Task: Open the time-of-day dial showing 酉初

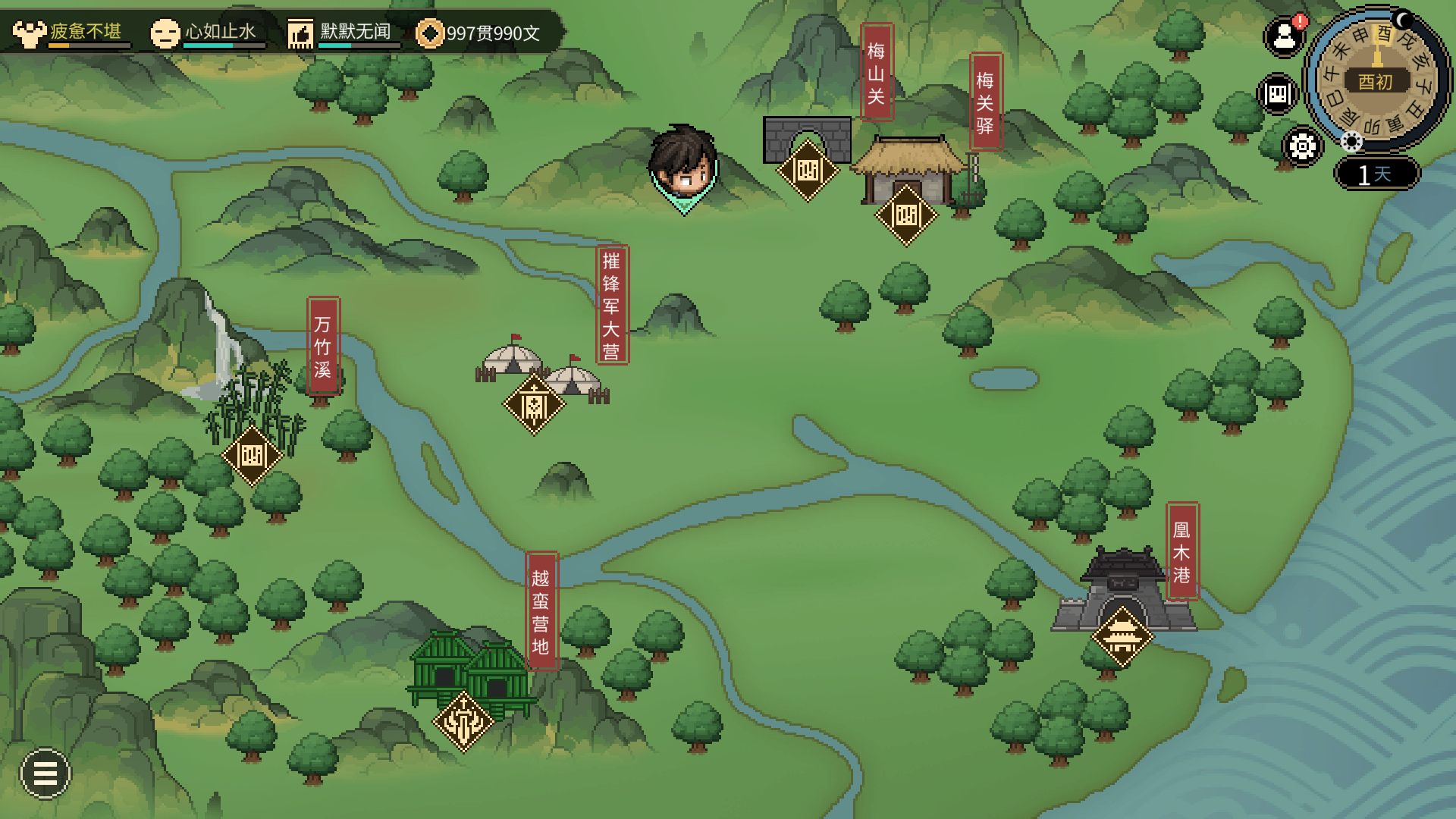Action: [x=1376, y=80]
